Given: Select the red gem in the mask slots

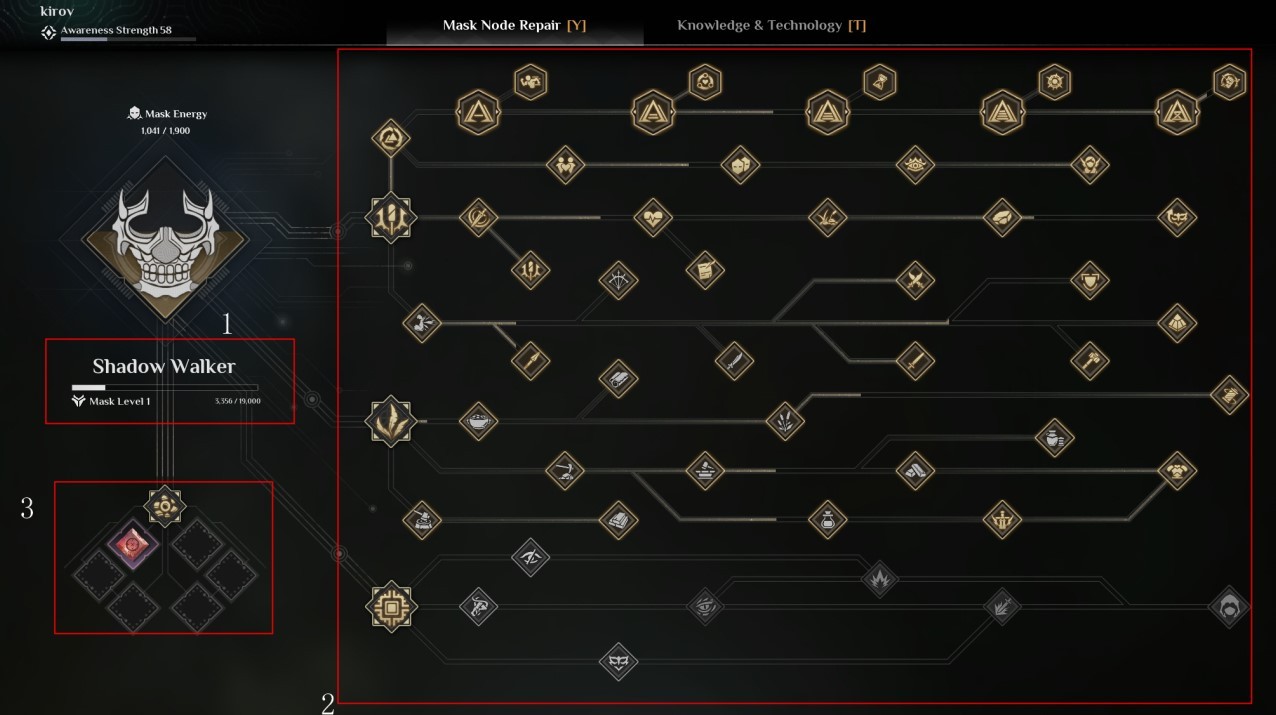Looking at the screenshot, I should pyautogui.click(x=131, y=546).
